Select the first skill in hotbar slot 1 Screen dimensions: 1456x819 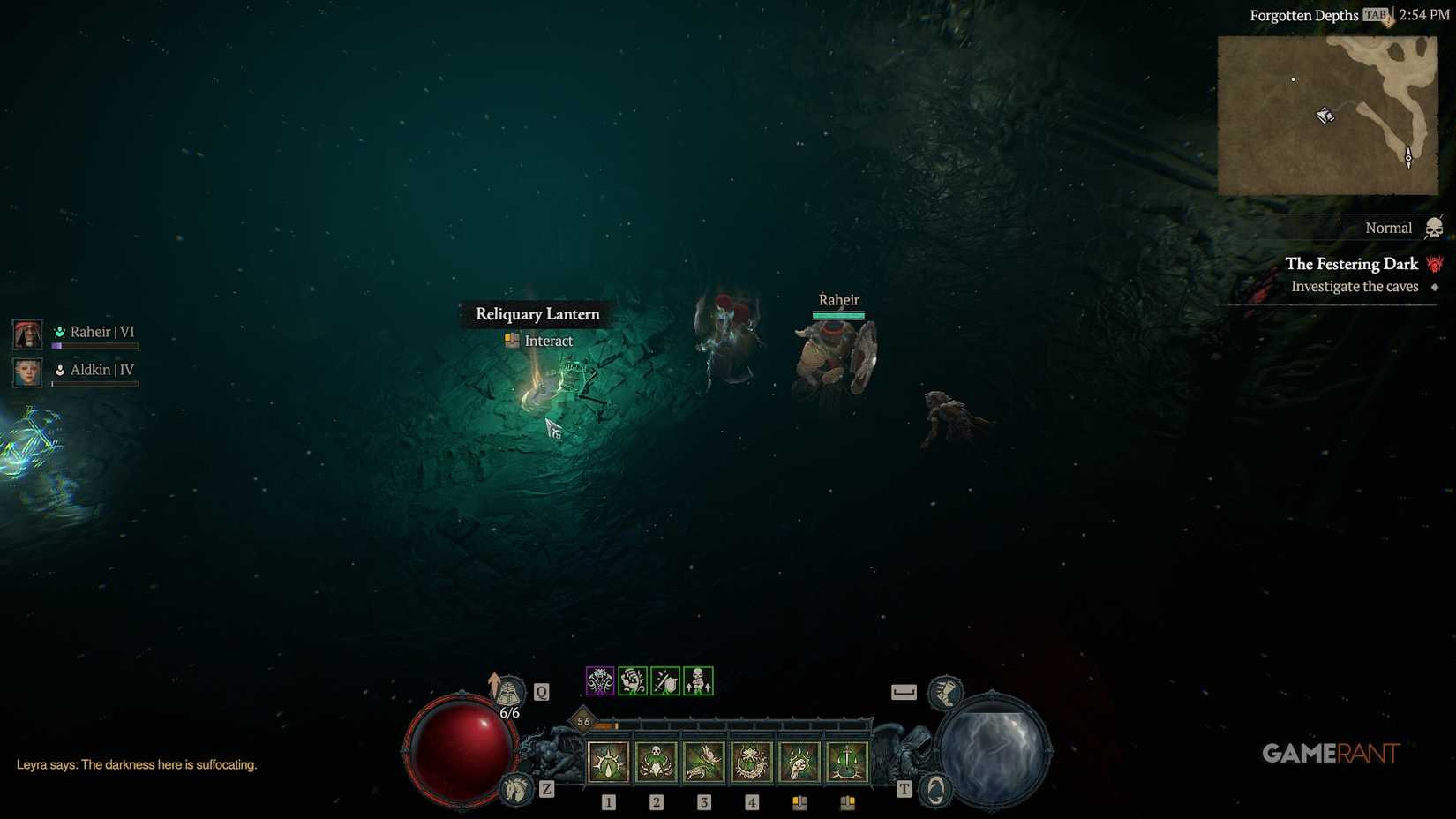click(607, 761)
